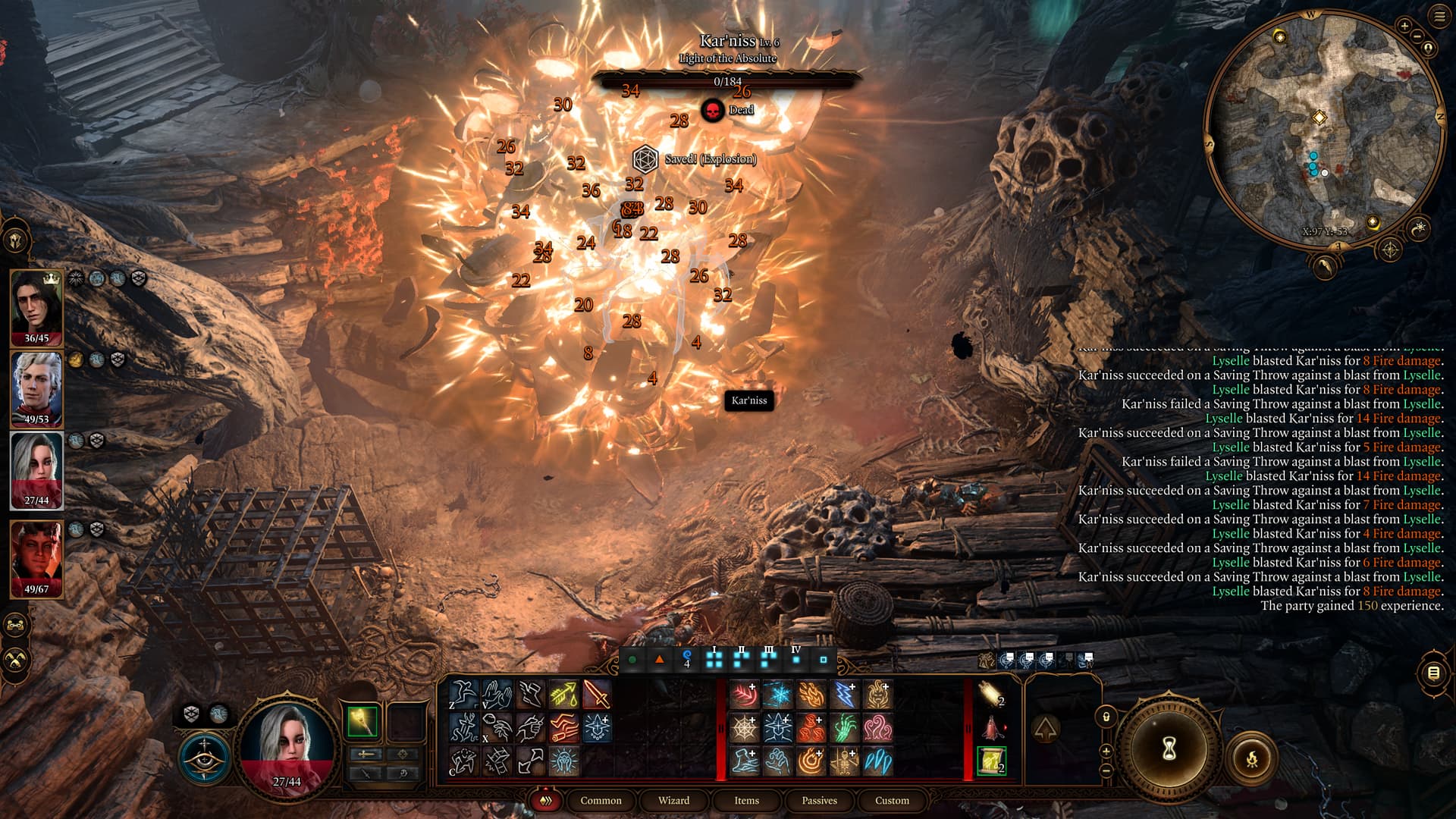This screenshot has width=1456, height=819.
Task: Click the hourglass end turn button
Action: tap(1169, 749)
